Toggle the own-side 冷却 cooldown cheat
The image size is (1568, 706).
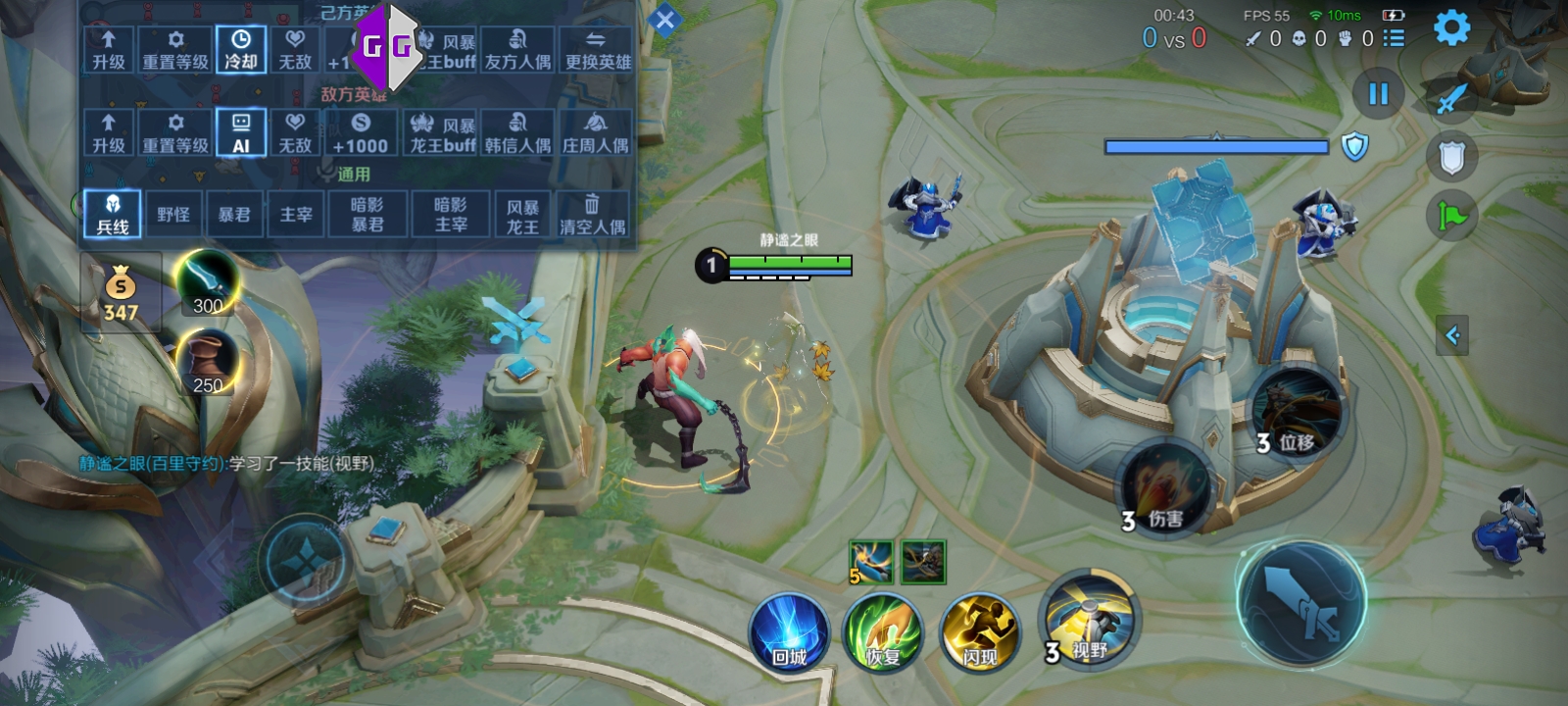(x=241, y=49)
